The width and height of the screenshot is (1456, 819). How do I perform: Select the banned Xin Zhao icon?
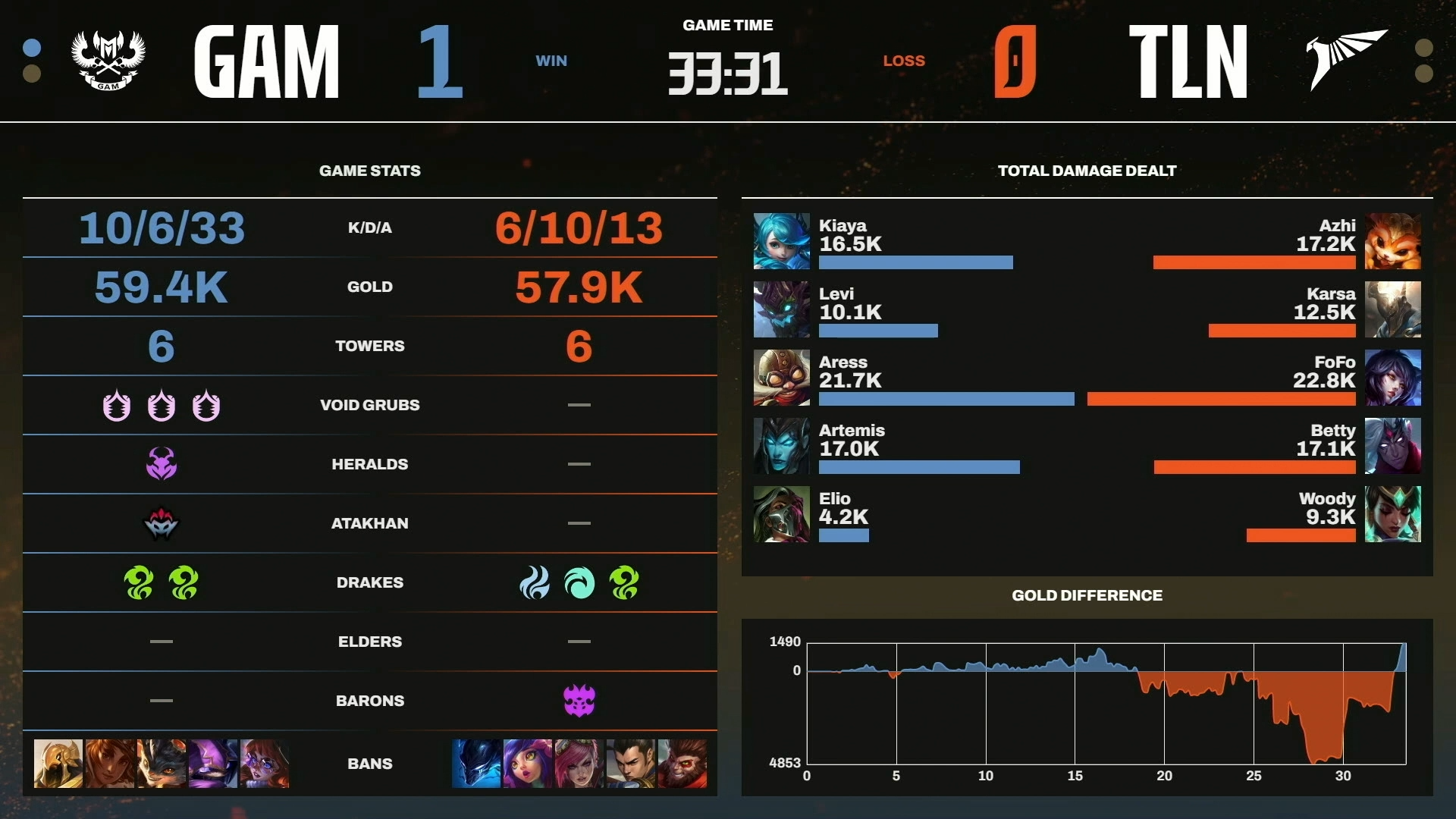(631, 763)
